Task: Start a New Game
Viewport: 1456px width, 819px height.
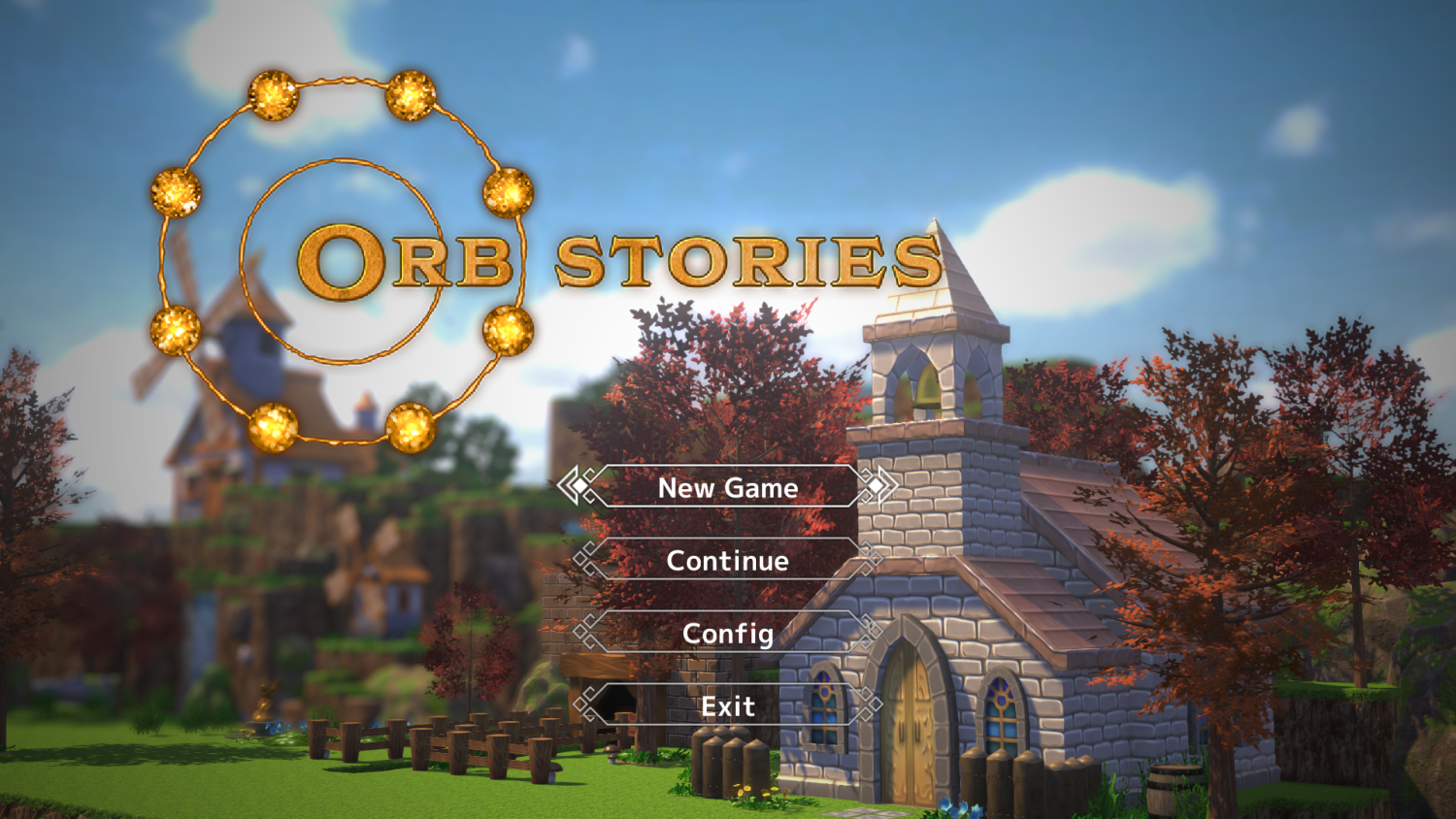Action: pyautogui.click(x=726, y=488)
